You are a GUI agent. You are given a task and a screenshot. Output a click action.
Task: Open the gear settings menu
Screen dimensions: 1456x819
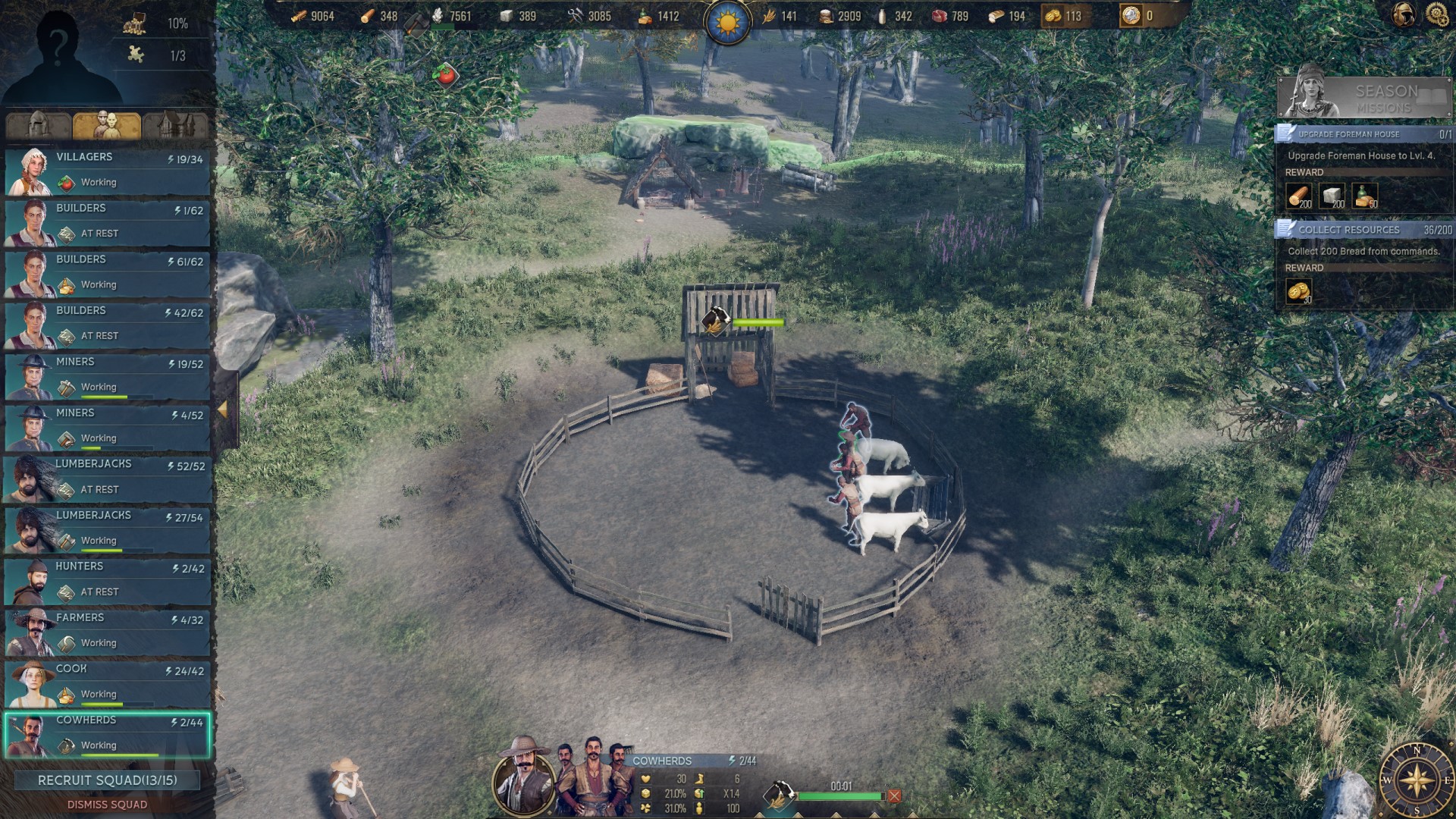click(x=1436, y=14)
